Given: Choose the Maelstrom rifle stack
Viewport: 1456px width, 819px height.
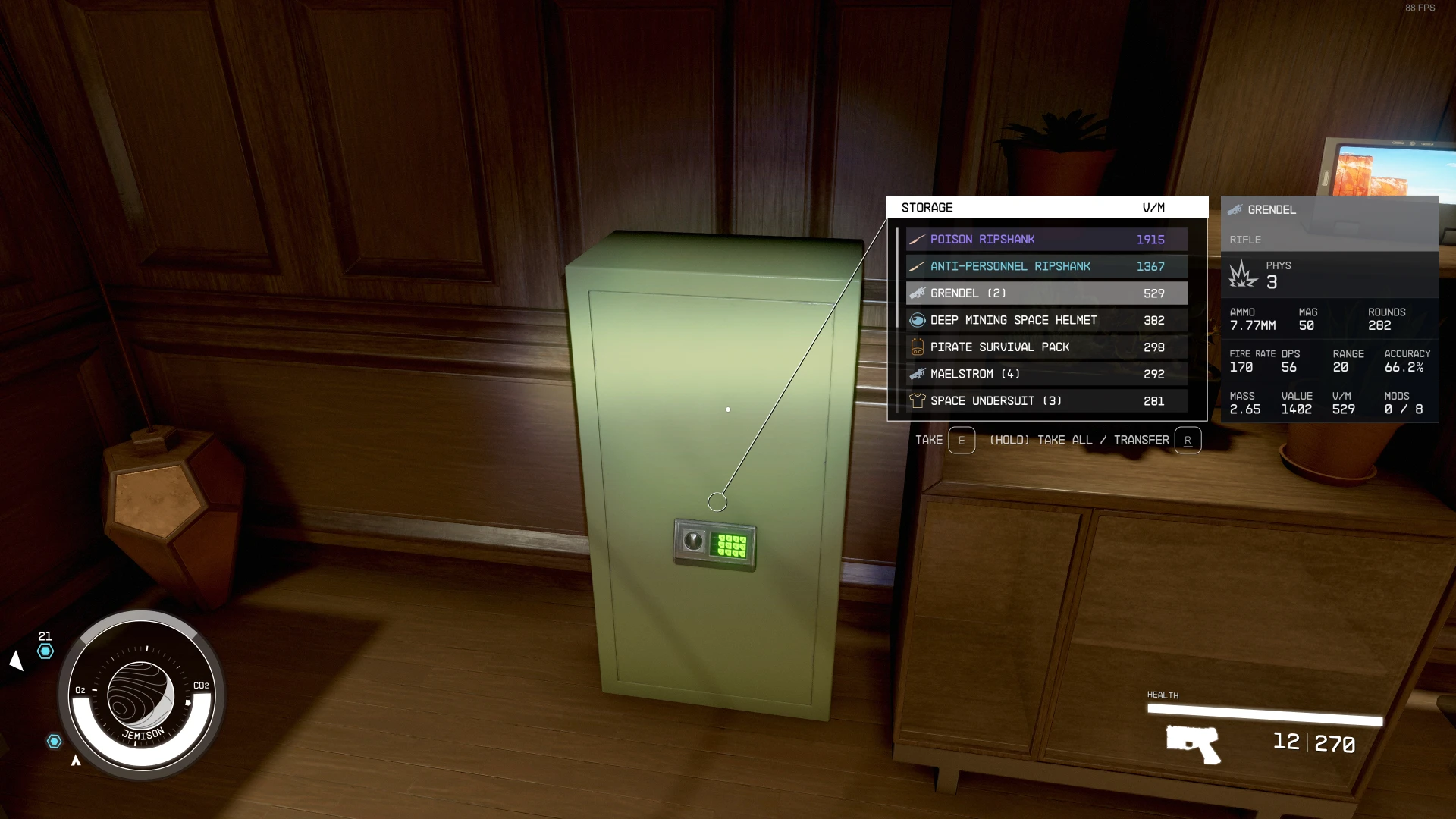Looking at the screenshot, I should pos(1046,375).
